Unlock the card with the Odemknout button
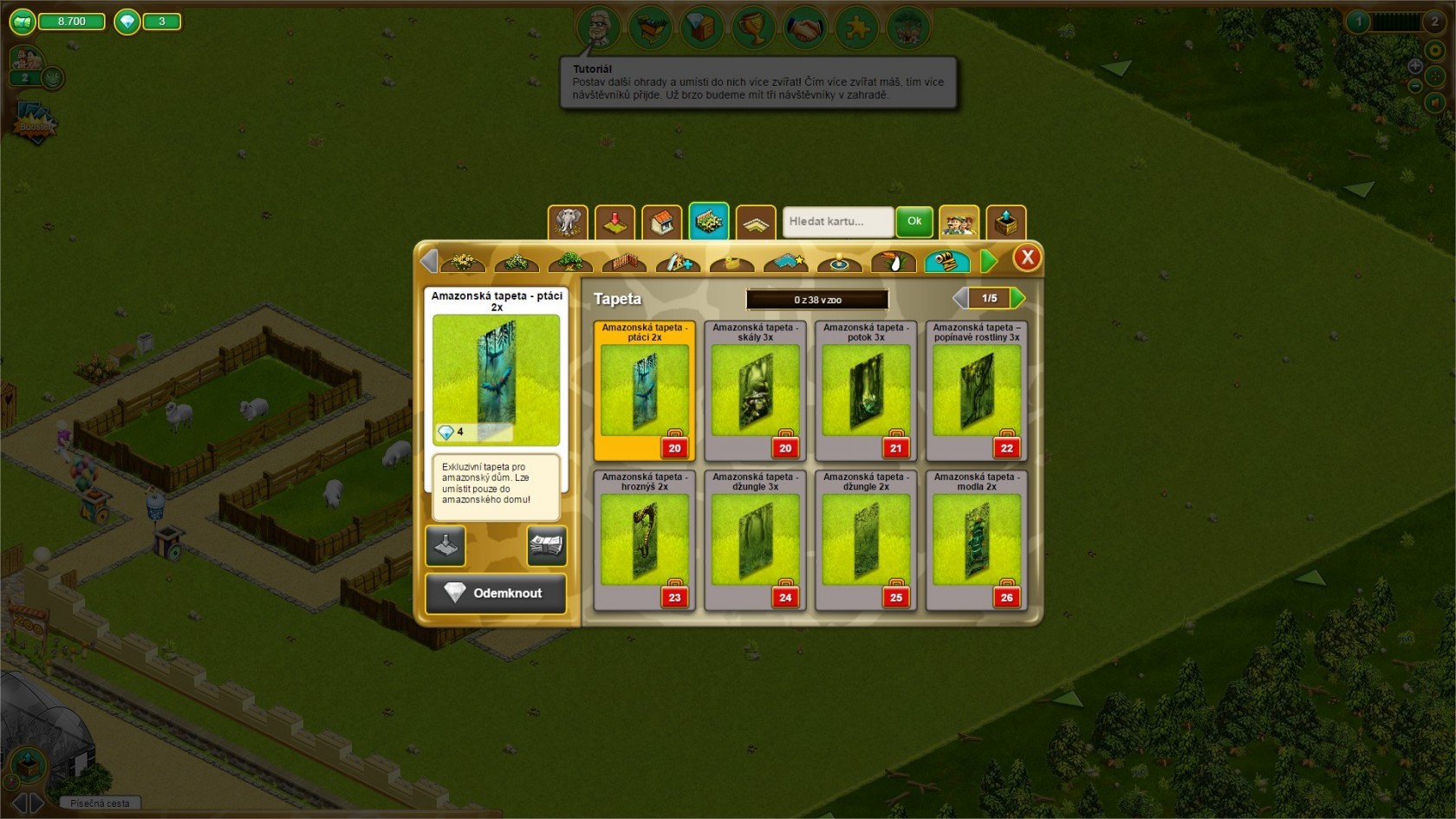 496,594
